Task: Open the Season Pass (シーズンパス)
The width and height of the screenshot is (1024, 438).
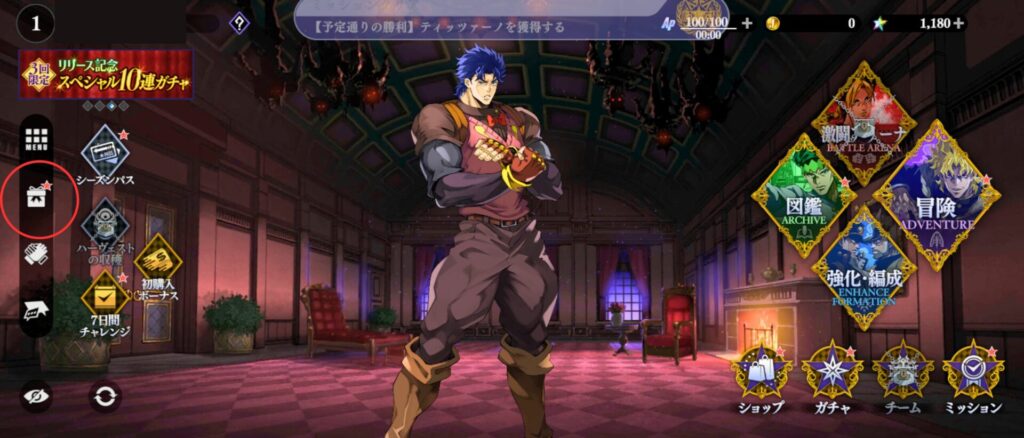Action: pos(104,152)
